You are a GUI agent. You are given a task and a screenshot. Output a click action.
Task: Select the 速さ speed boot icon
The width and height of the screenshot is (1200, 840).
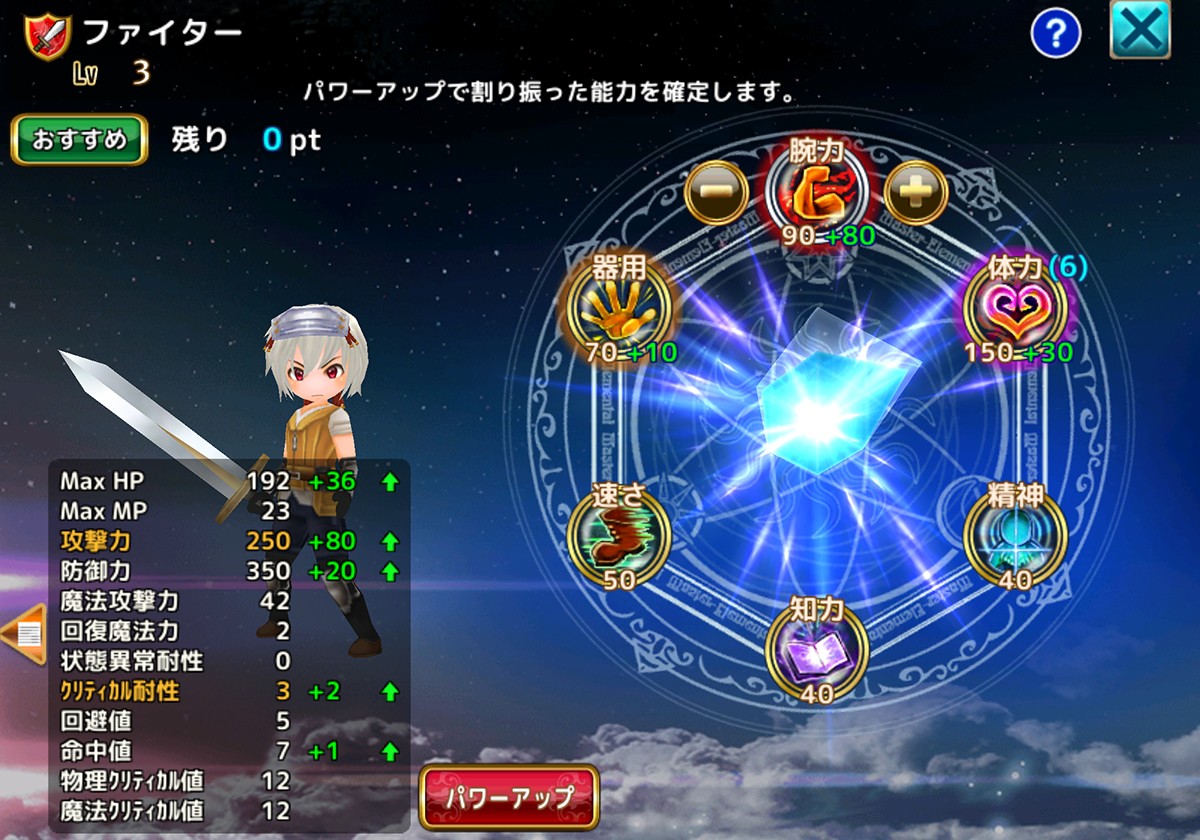click(x=618, y=535)
